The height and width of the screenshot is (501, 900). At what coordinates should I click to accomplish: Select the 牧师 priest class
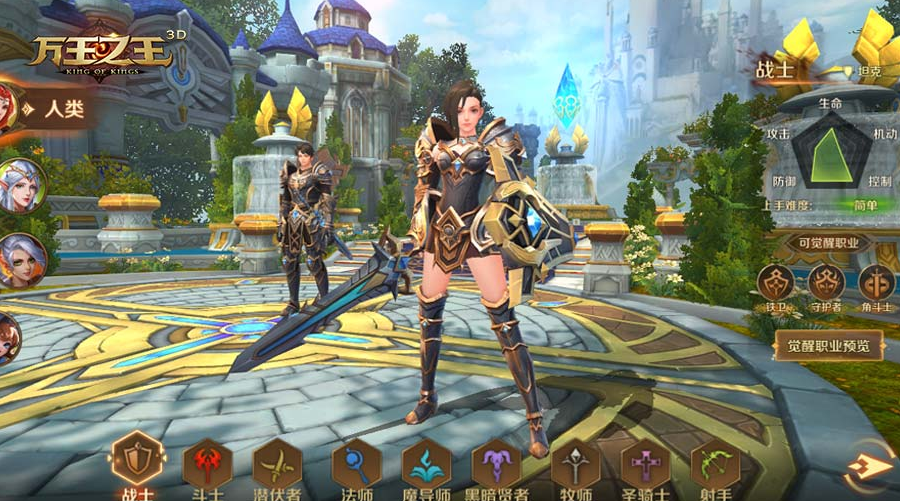[x=575, y=464]
